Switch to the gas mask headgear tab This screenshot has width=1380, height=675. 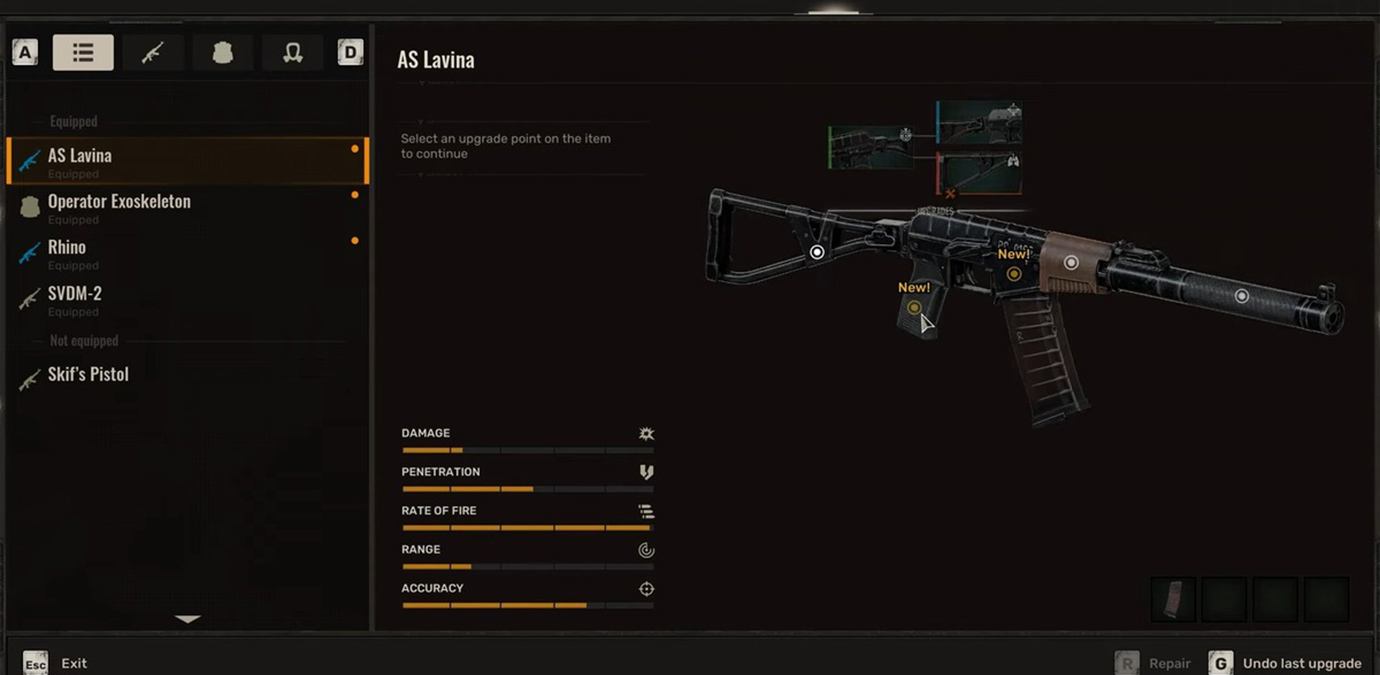click(292, 53)
